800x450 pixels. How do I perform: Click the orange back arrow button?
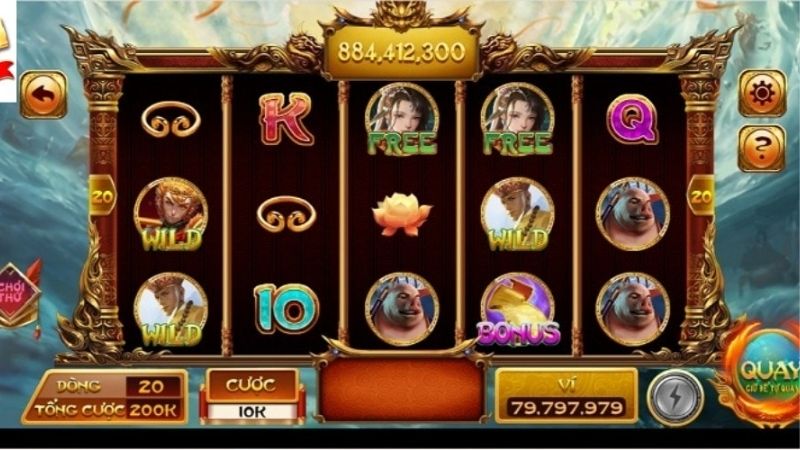coord(43,95)
